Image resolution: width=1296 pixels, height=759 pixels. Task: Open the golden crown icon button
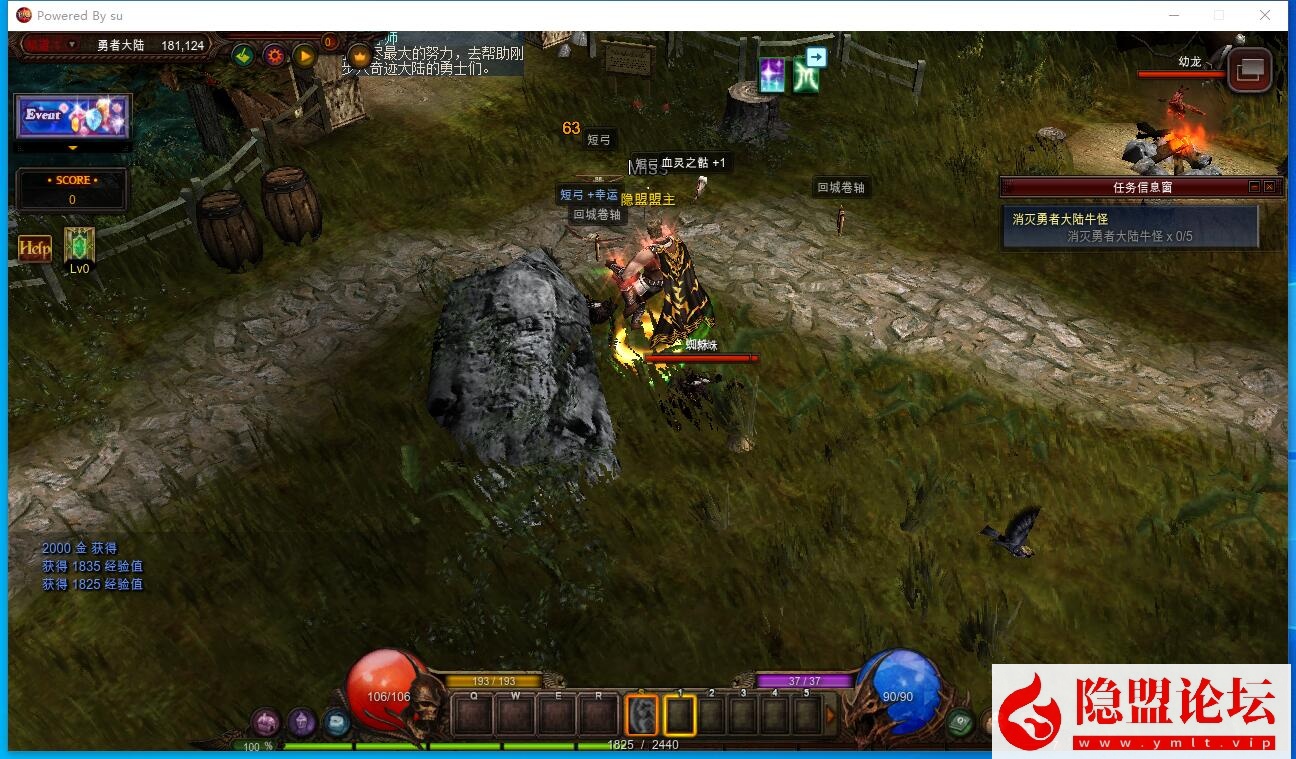(359, 55)
